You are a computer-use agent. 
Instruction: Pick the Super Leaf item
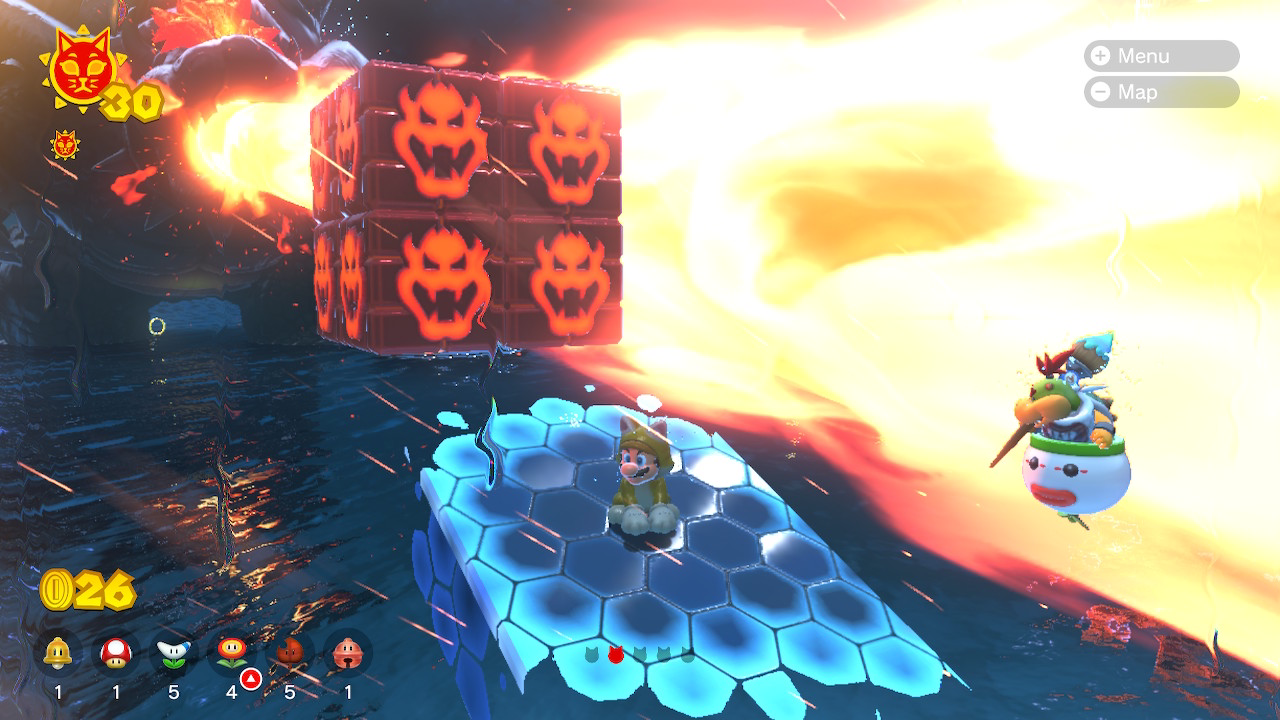(290, 654)
